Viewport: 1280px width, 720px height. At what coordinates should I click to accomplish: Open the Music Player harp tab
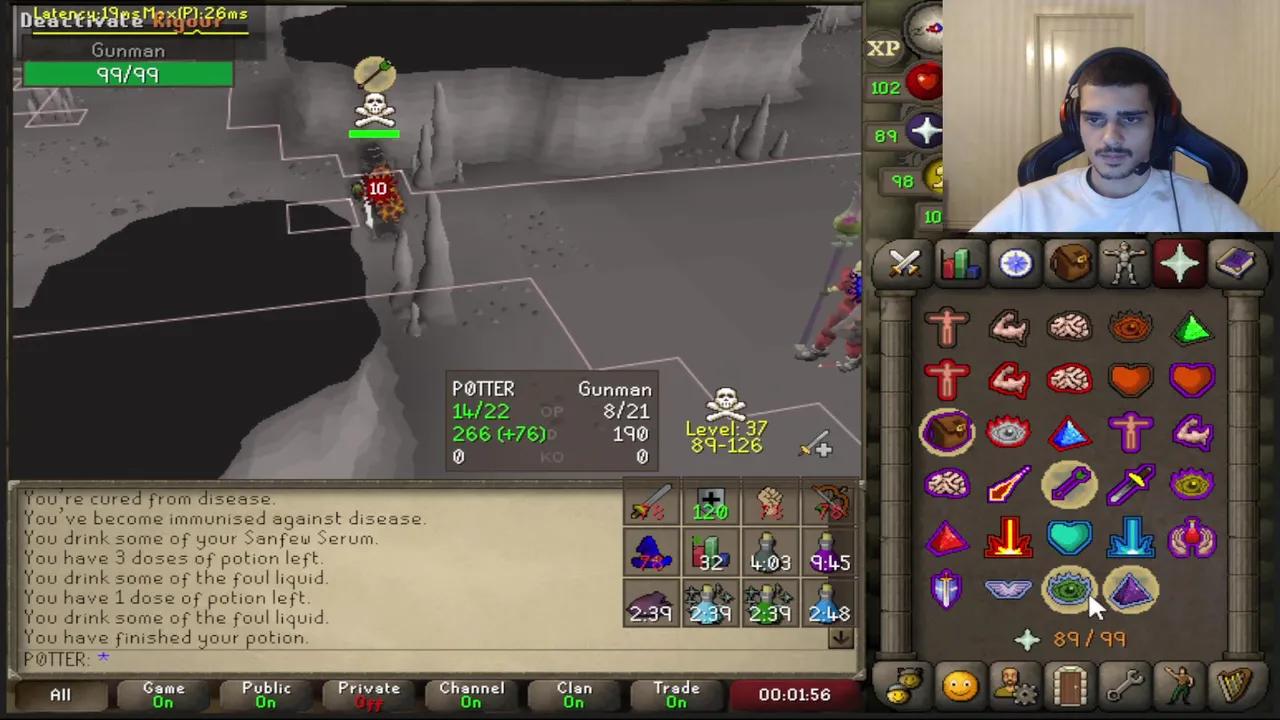click(x=1235, y=685)
